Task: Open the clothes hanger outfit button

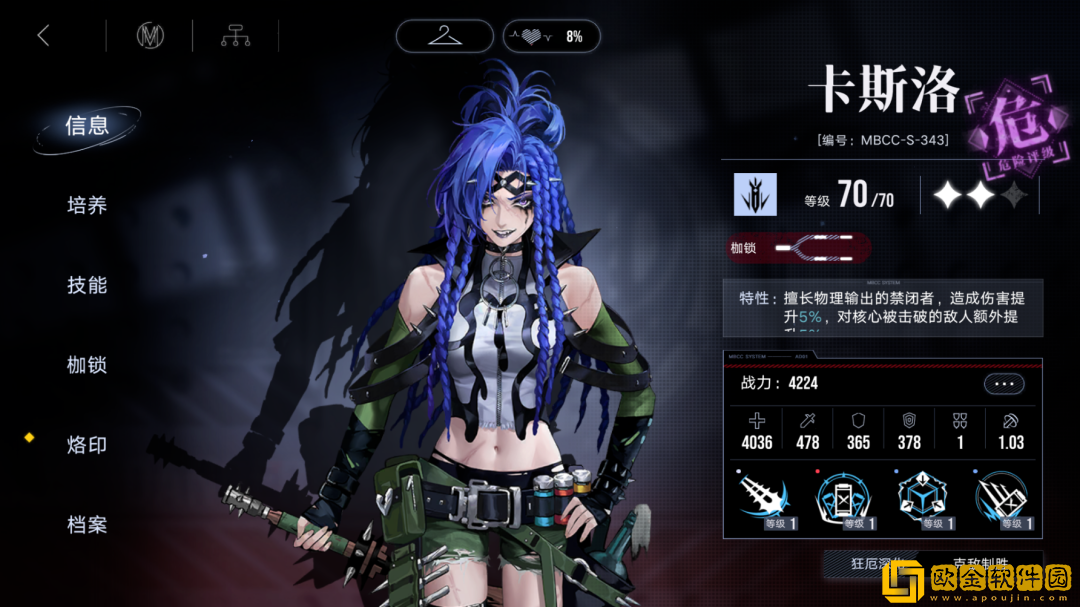Action: click(x=443, y=37)
